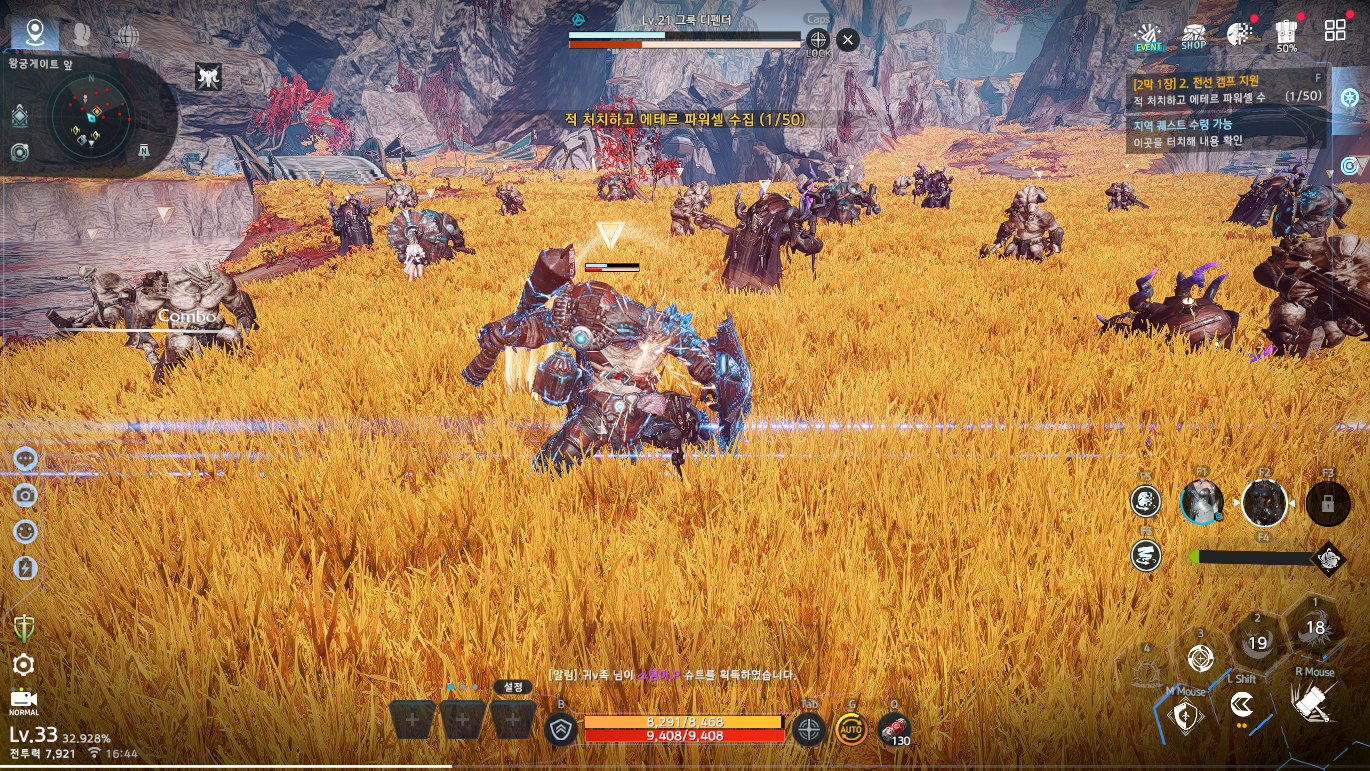Open the blue regional quest available notice

pos(1225,133)
